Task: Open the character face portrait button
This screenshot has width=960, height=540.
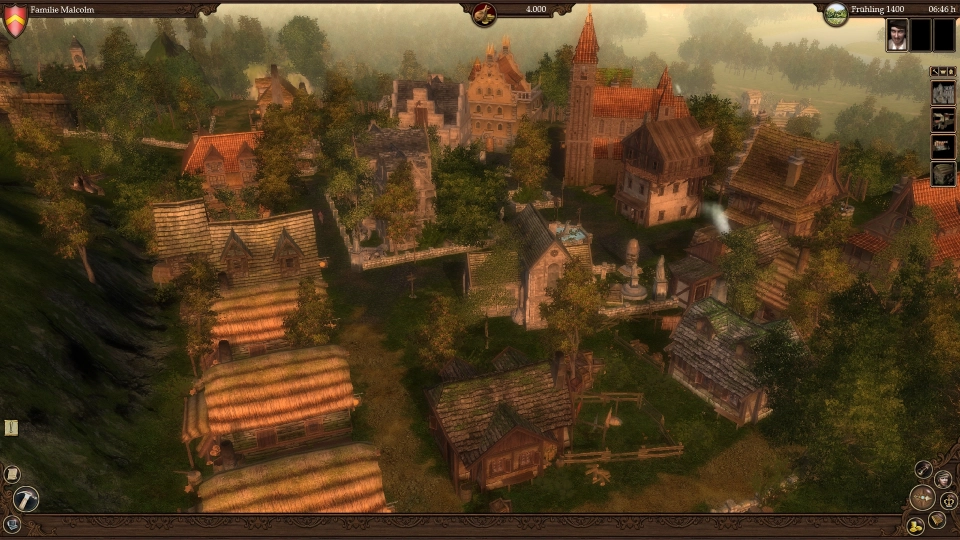Action: (943, 478)
